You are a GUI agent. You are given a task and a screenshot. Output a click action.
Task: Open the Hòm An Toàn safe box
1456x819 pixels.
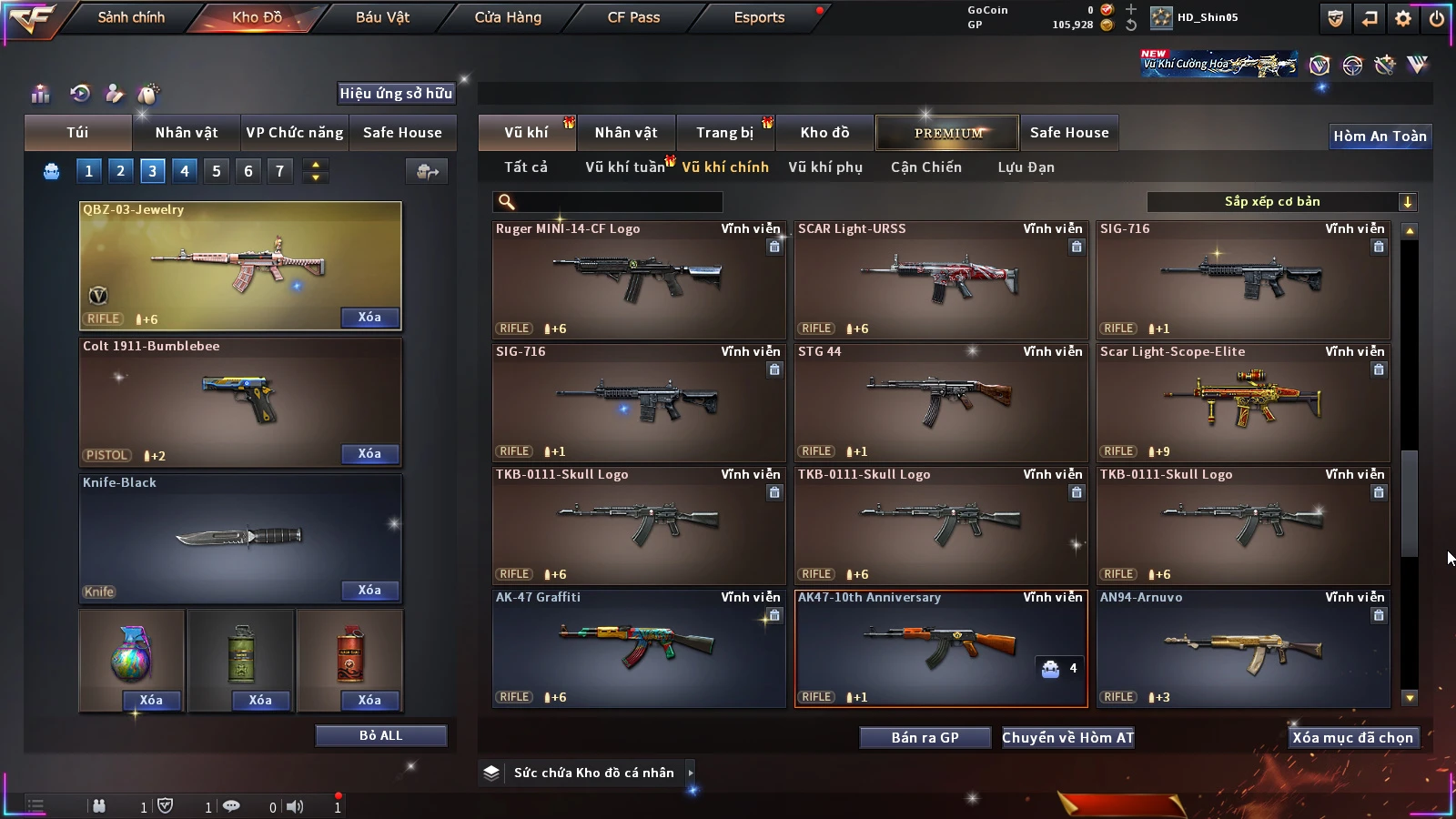pyautogui.click(x=1380, y=136)
